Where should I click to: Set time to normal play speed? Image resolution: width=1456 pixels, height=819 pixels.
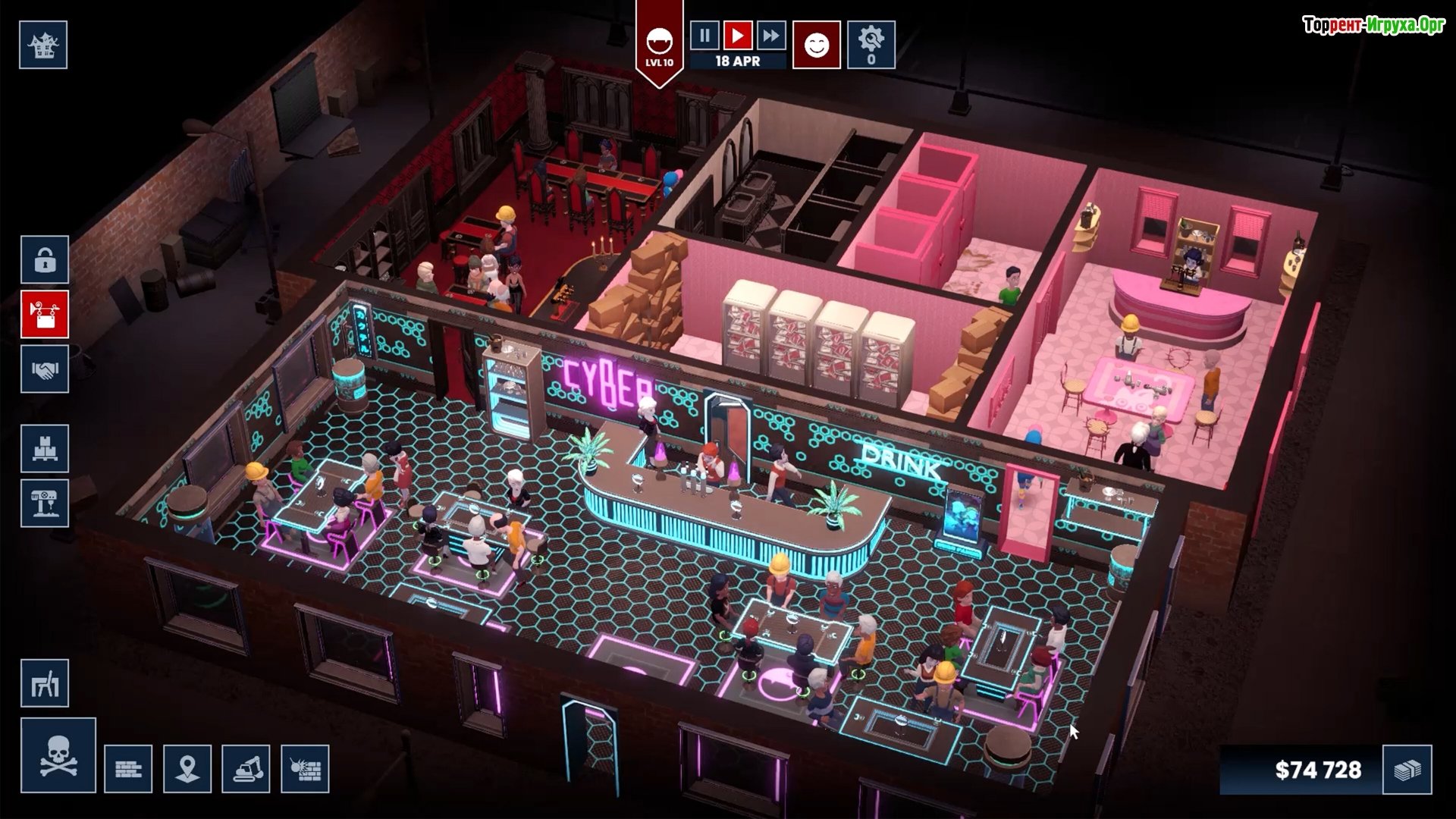pos(737,36)
